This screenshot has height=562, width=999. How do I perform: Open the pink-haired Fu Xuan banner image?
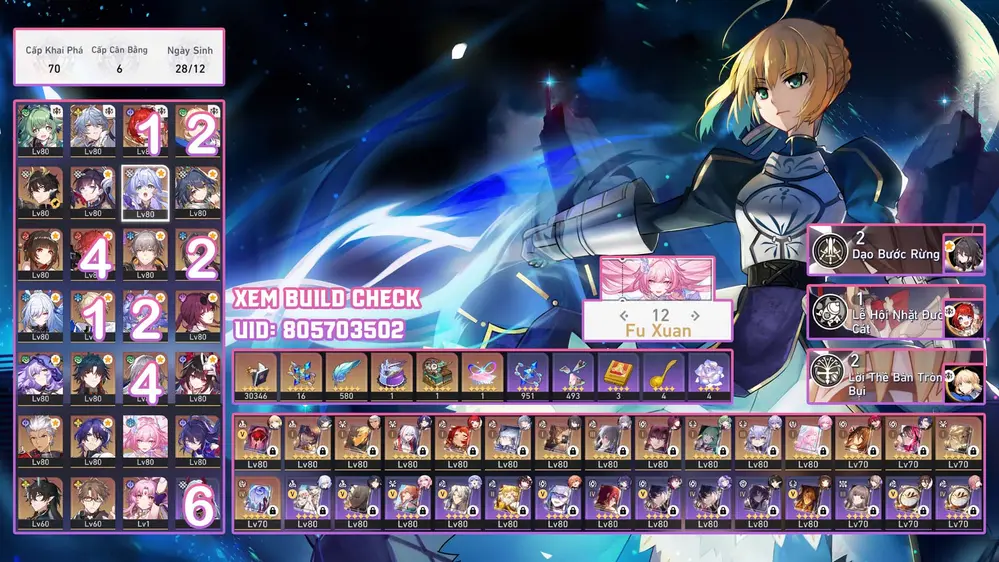coord(657,278)
